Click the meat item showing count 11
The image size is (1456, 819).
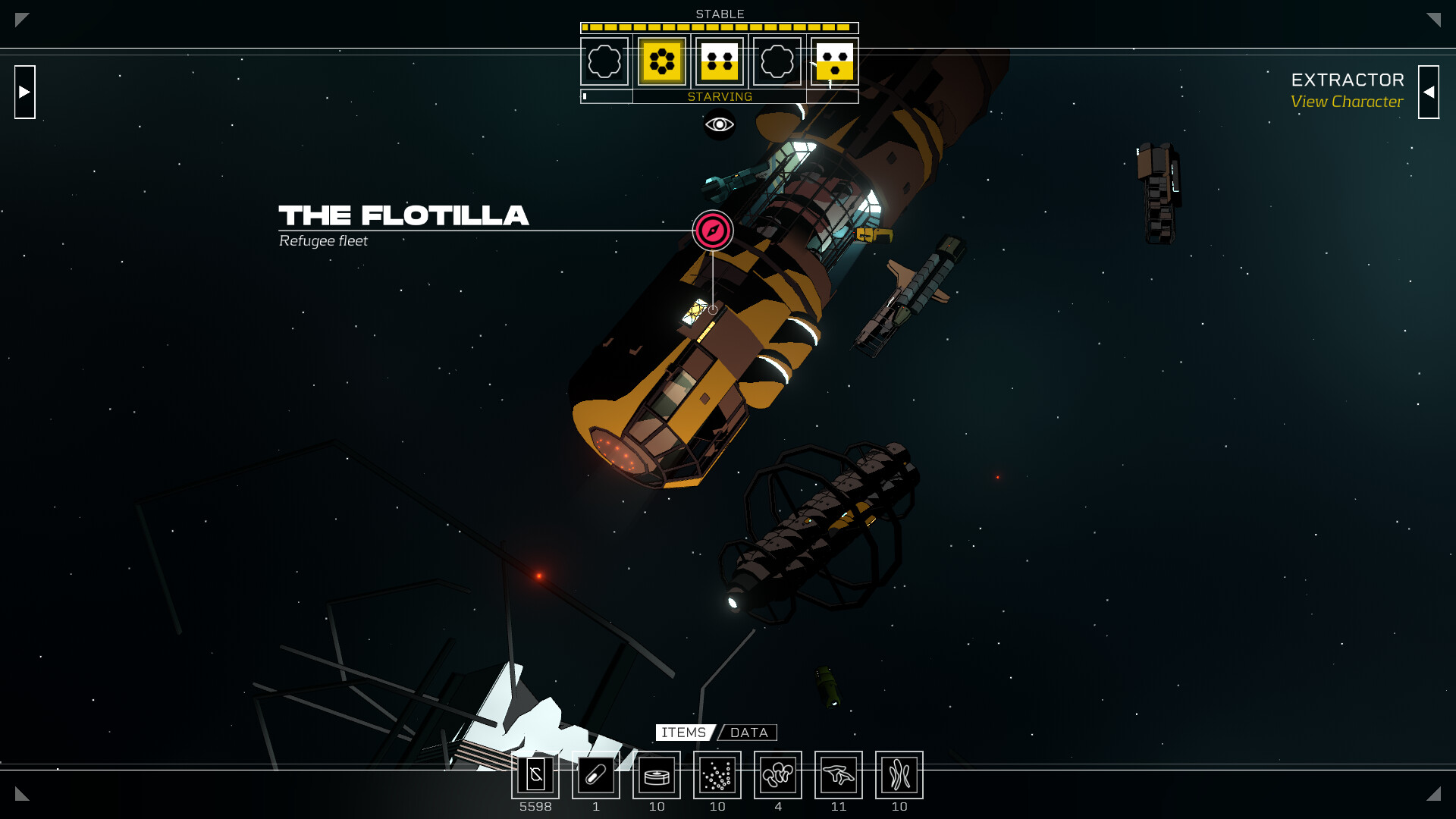(x=839, y=775)
